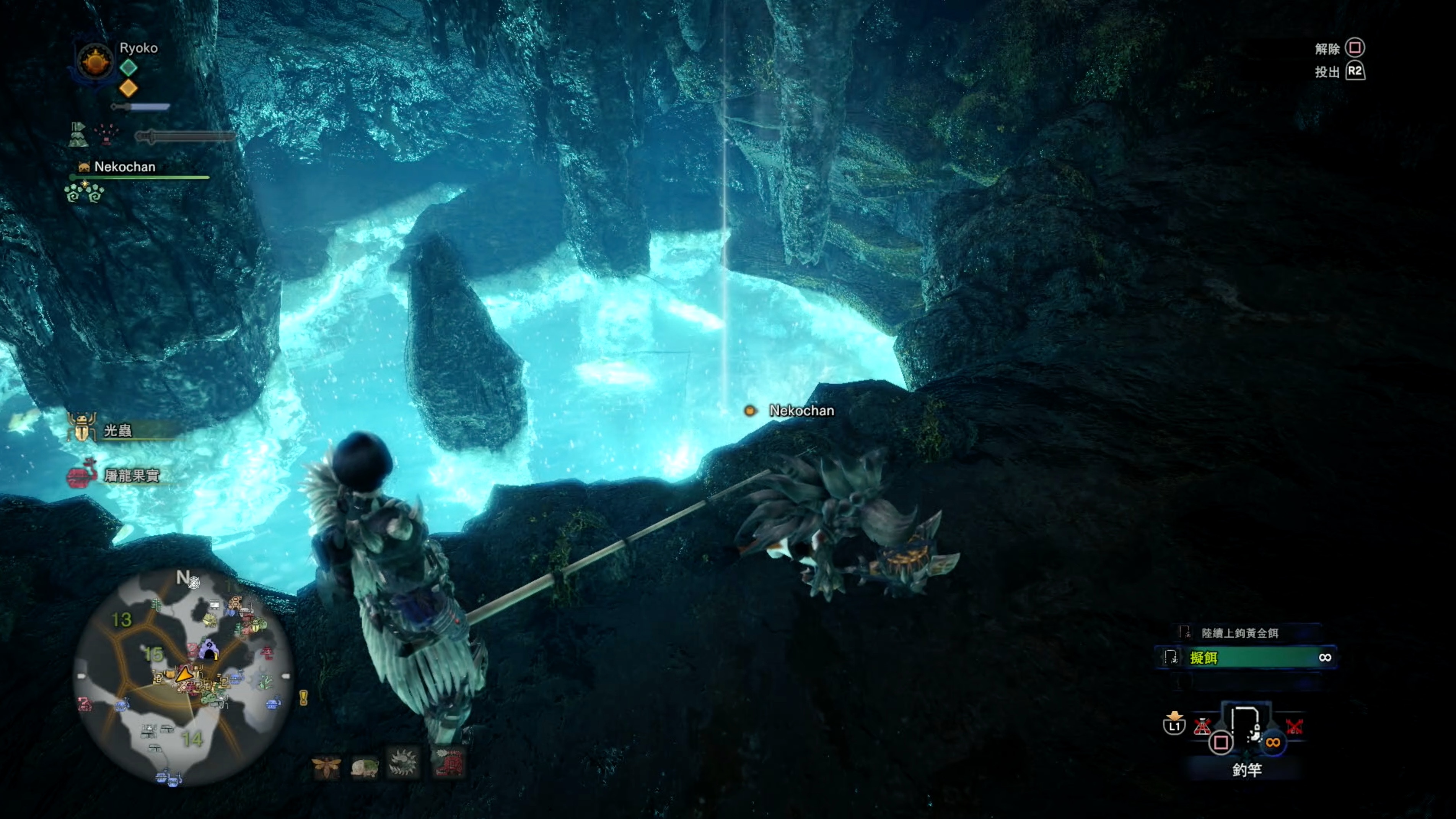
Task: Click the green paw print buff icons
Action: coord(84,193)
